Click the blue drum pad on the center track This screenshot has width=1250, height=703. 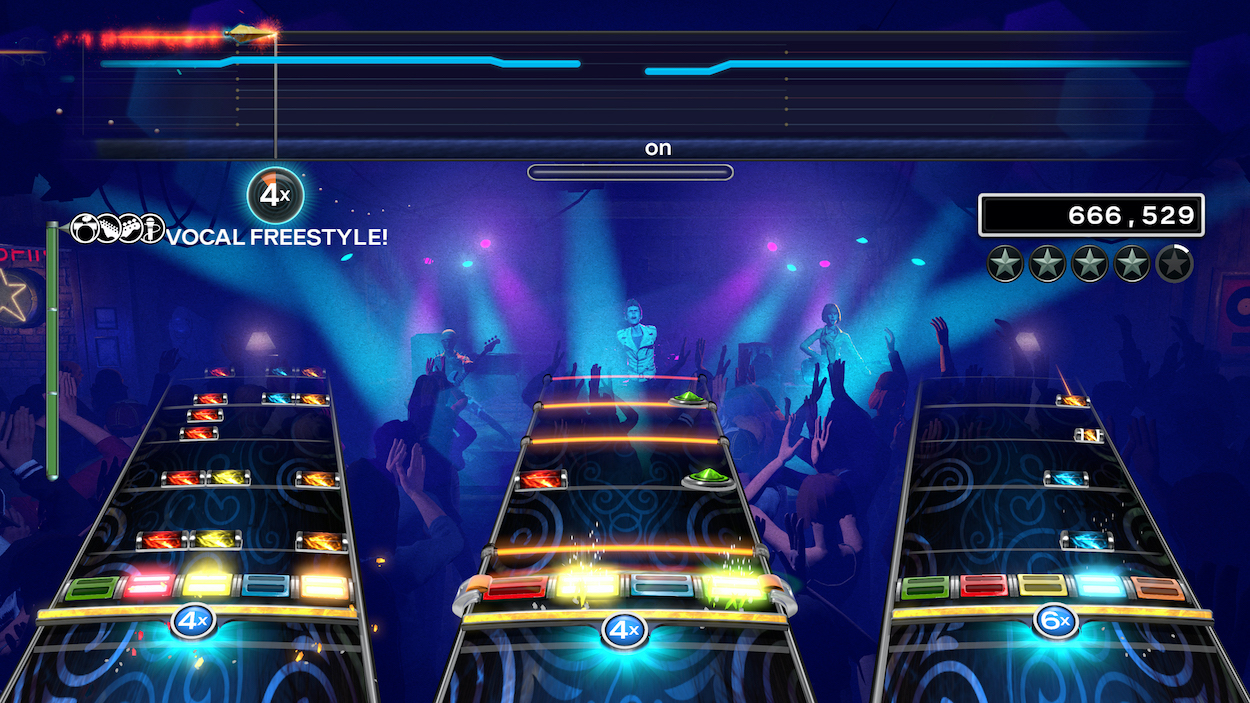click(x=661, y=586)
